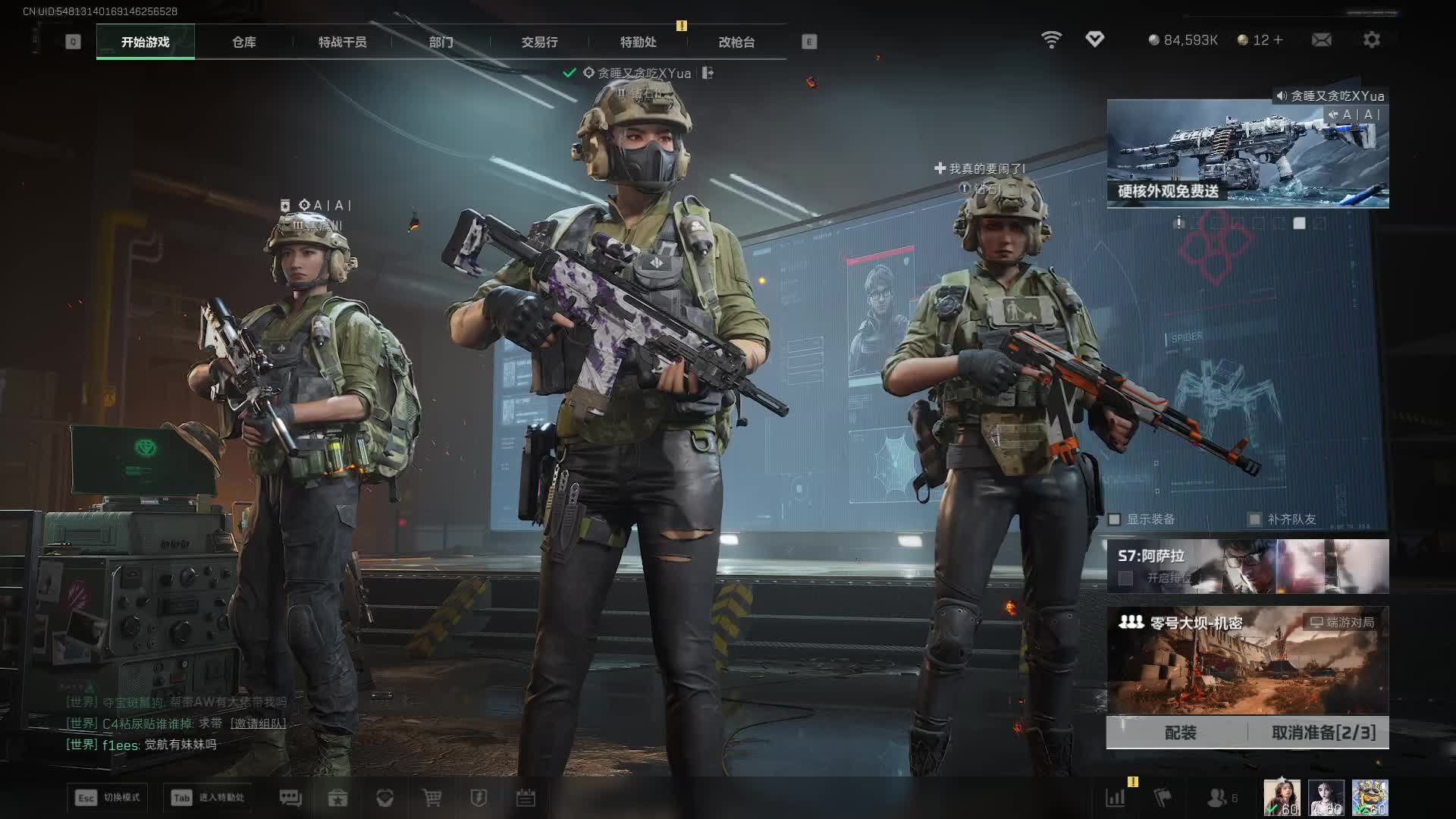The height and width of the screenshot is (819, 1456).
Task: Open the gear settings icon
Action: tap(1372, 40)
